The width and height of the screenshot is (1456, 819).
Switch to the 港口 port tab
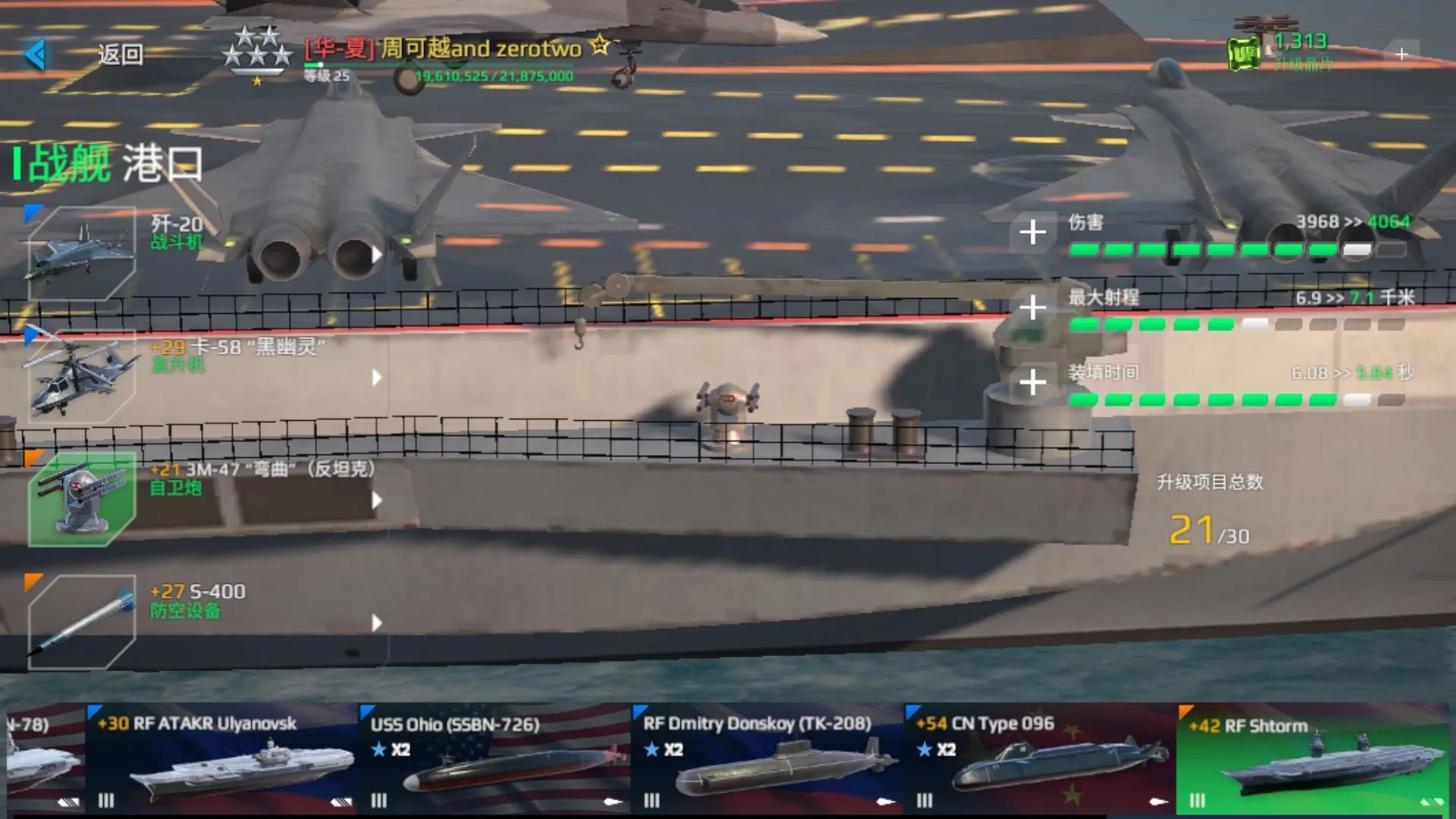(162, 163)
